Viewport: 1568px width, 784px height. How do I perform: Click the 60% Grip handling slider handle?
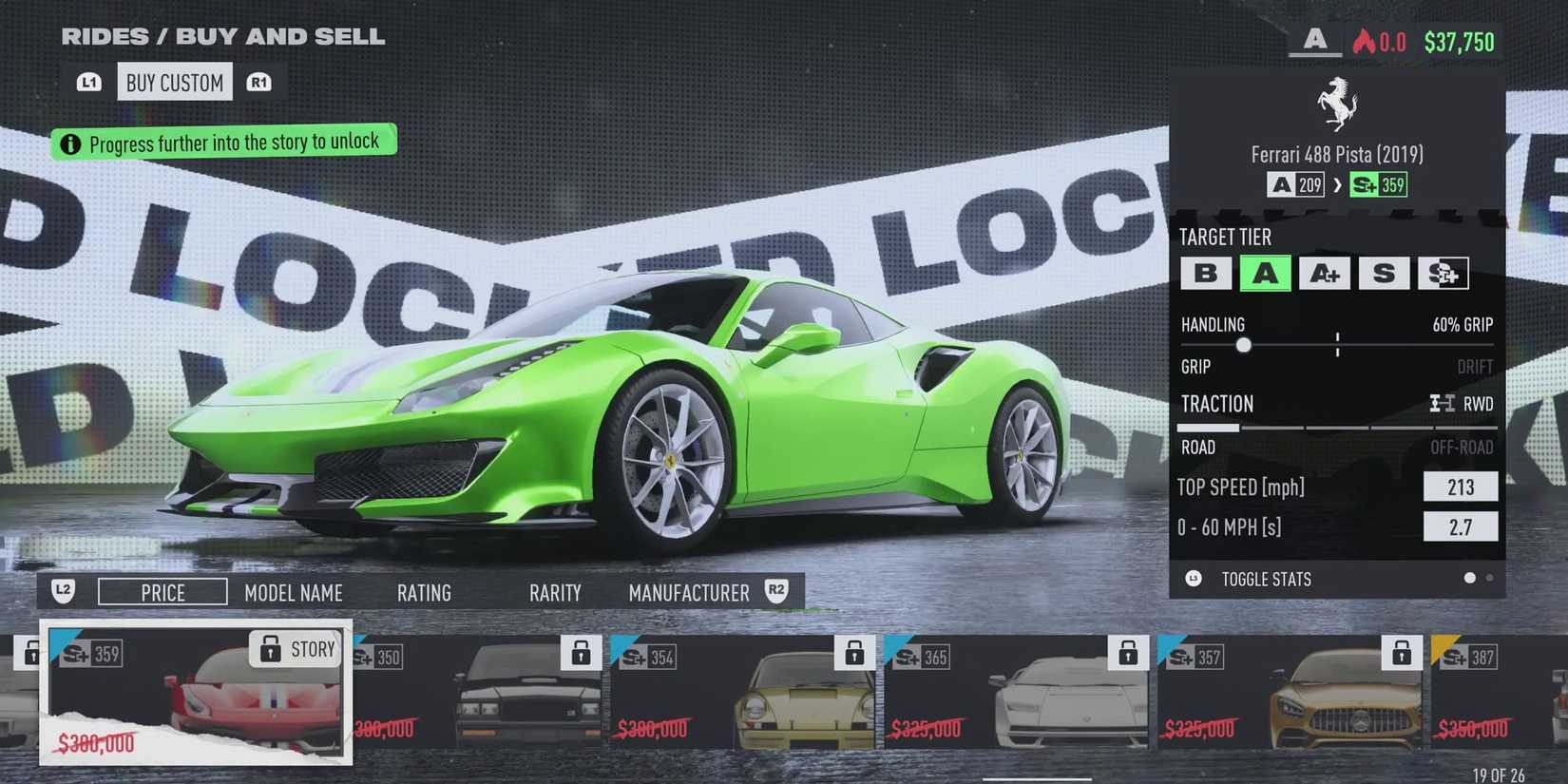pos(1244,345)
